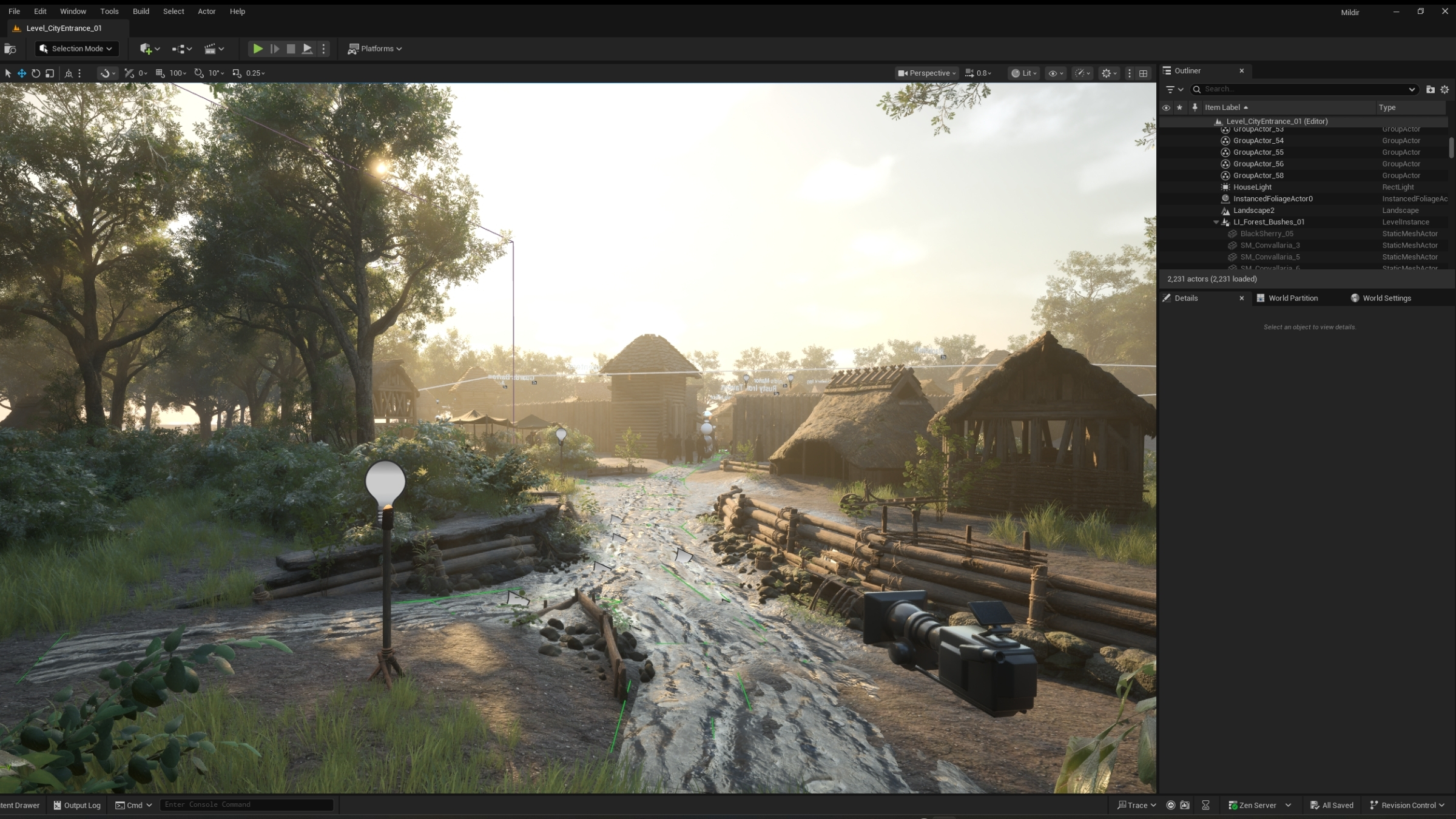Screen dimensions: 1456x819
Task: Click the console command input field
Action: pos(246,805)
